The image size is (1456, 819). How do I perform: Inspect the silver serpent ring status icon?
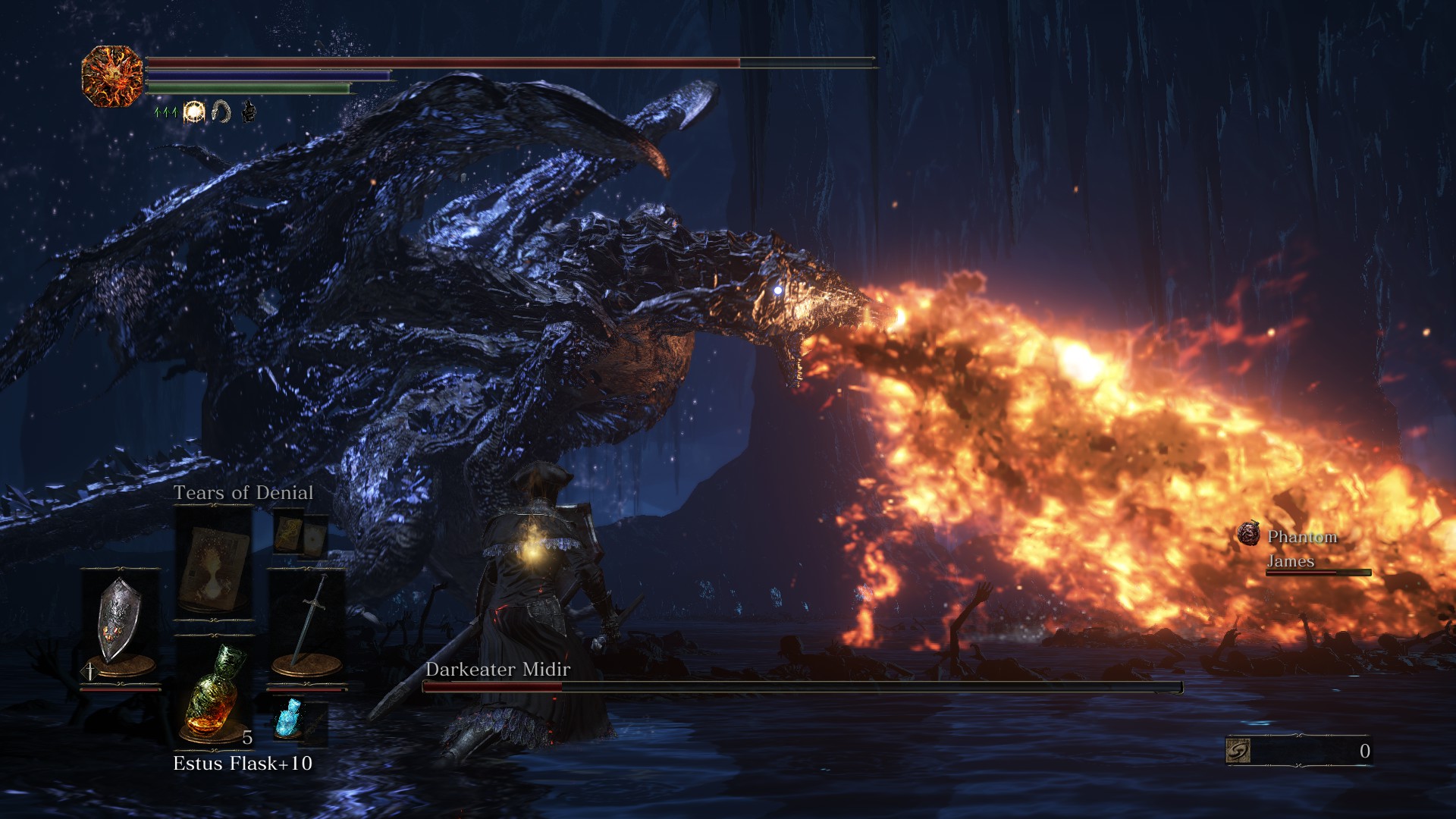tap(221, 112)
